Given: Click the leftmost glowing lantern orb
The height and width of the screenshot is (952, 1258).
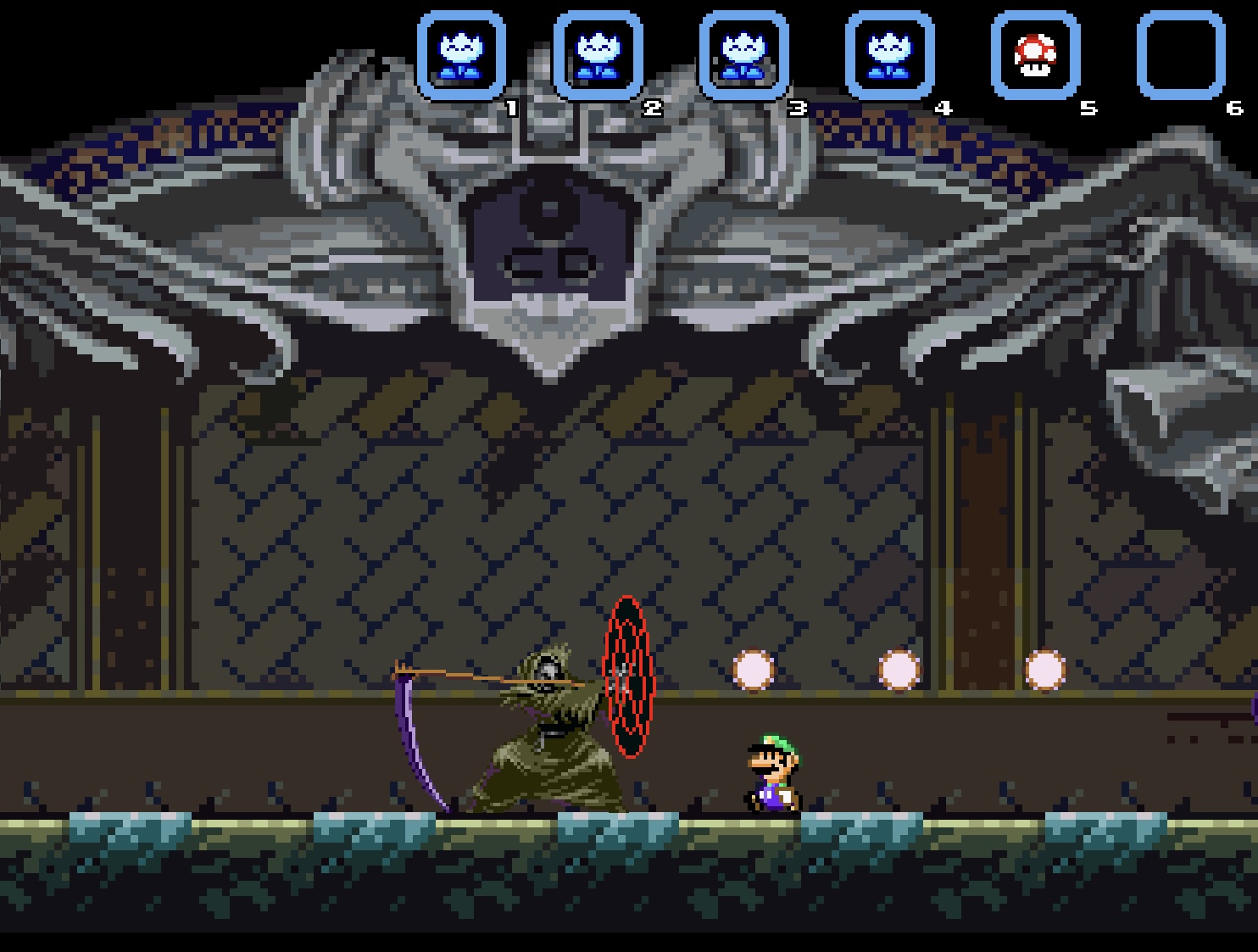Looking at the screenshot, I should [x=755, y=669].
